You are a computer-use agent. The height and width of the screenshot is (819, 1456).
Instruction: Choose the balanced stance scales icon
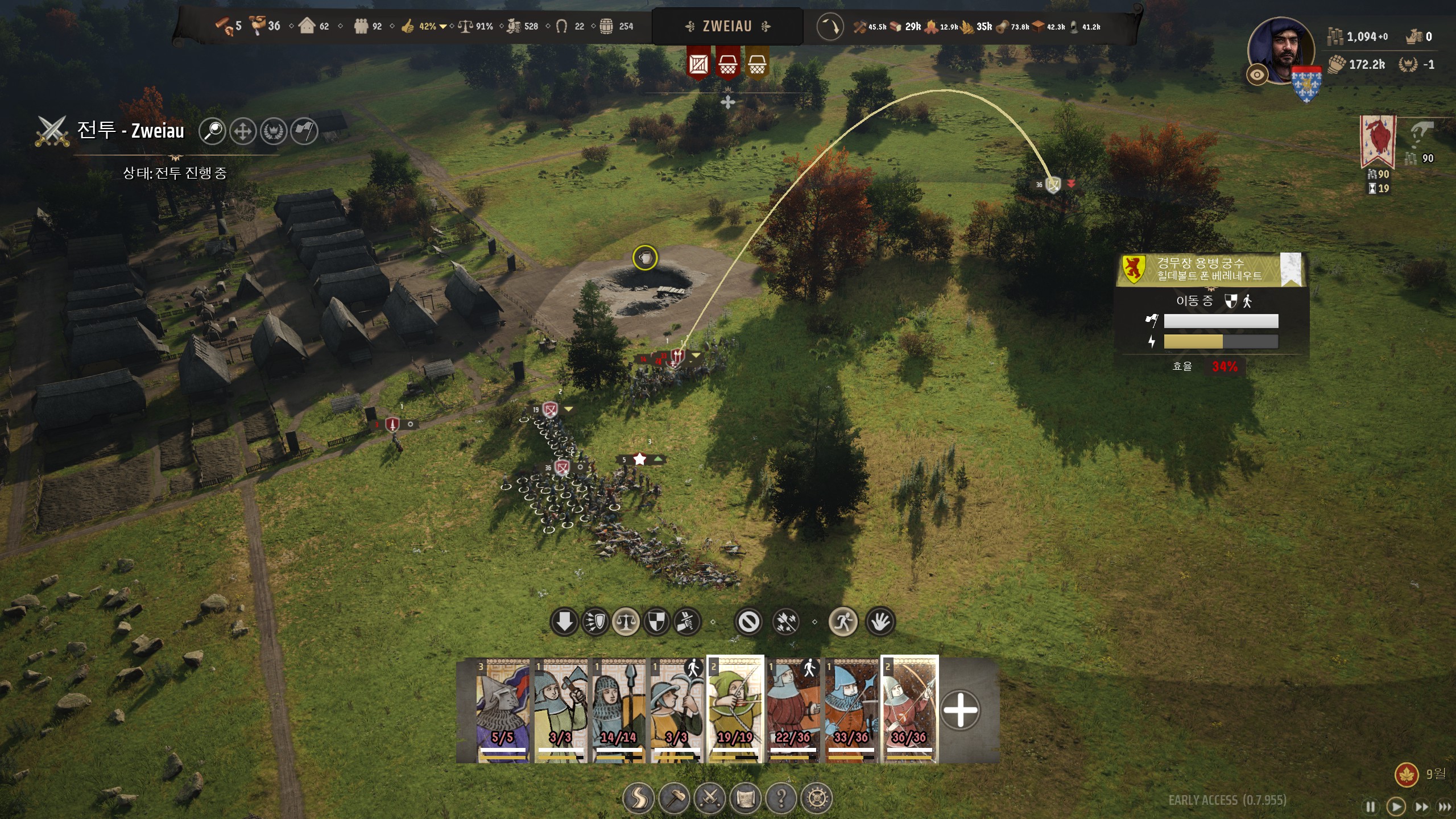[x=626, y=622]
